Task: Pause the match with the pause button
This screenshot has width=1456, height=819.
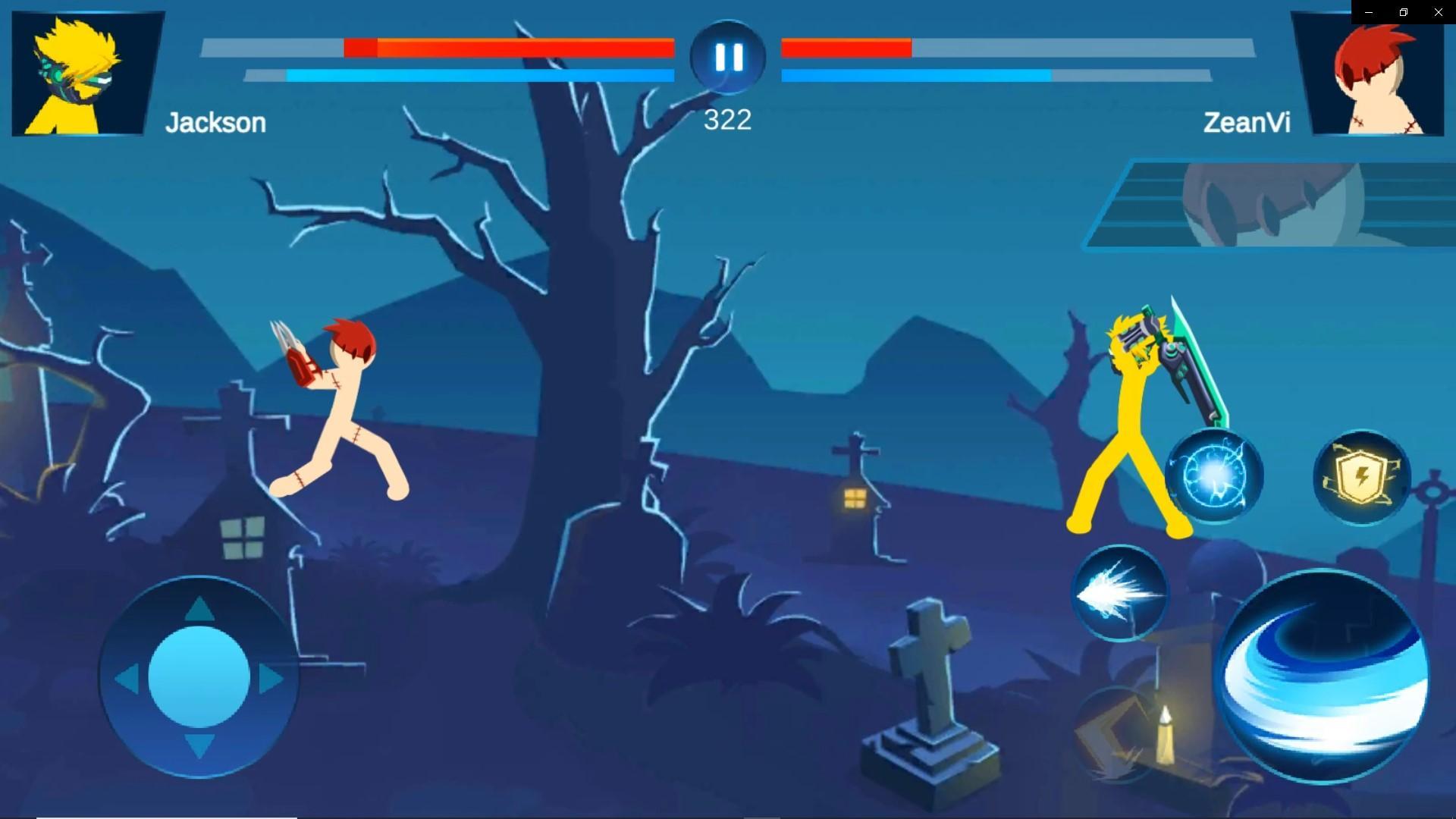Action: 727,56
